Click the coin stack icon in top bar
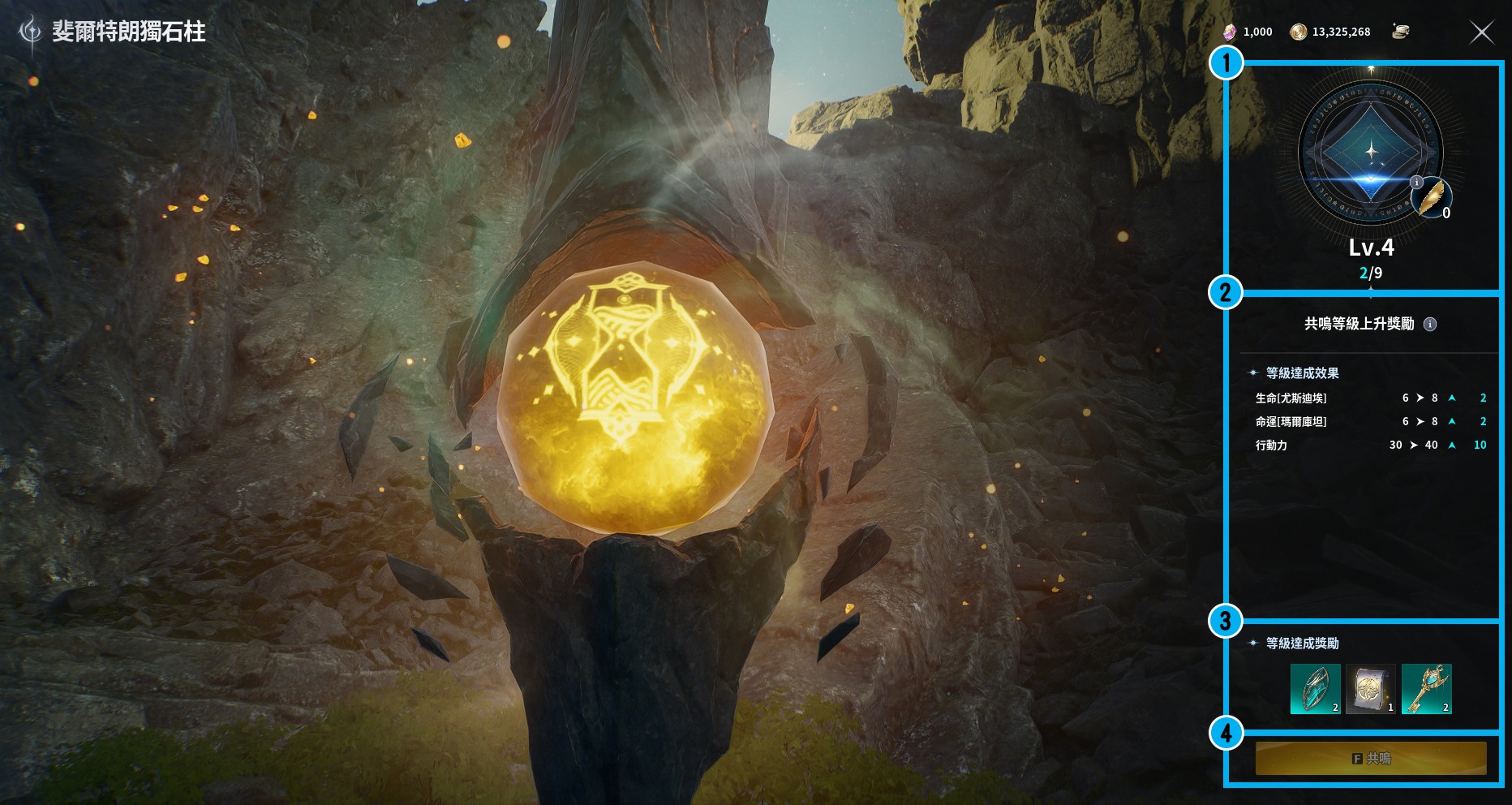The width and height of the screenshot is (1512, 805). pyautogui.click(x=1401, y=32)
